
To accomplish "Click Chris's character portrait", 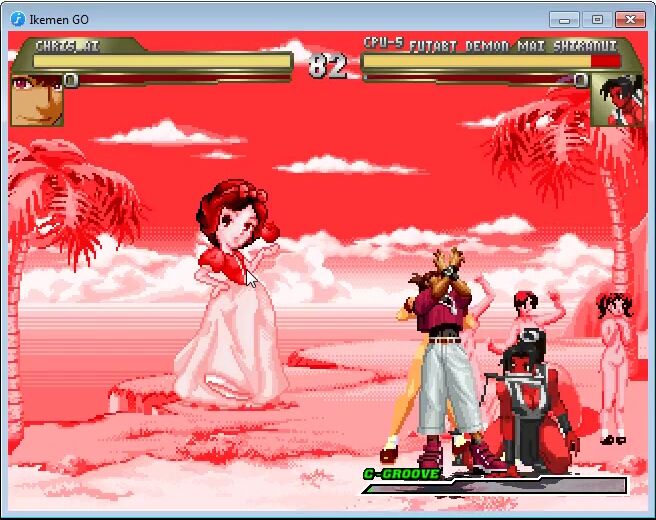I will [36, 100].
